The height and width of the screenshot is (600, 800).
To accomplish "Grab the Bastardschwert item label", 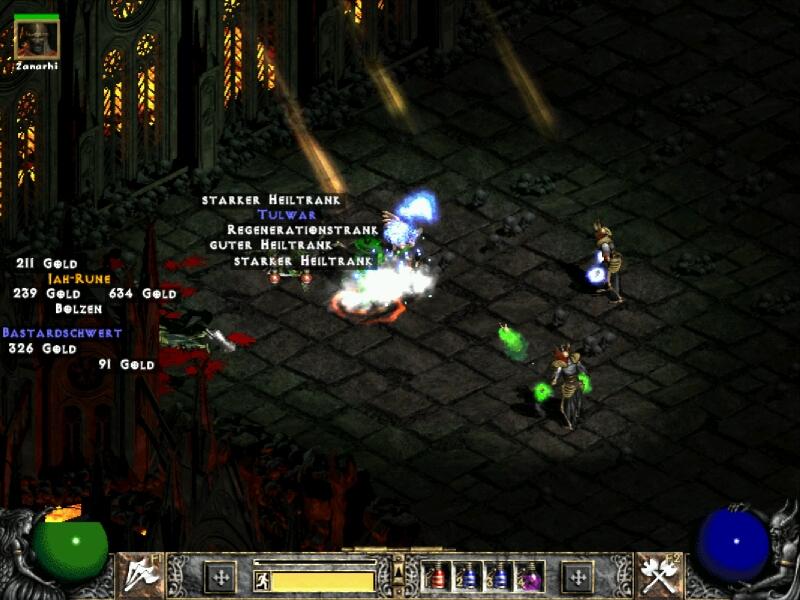I will click(x=62, y=333).
